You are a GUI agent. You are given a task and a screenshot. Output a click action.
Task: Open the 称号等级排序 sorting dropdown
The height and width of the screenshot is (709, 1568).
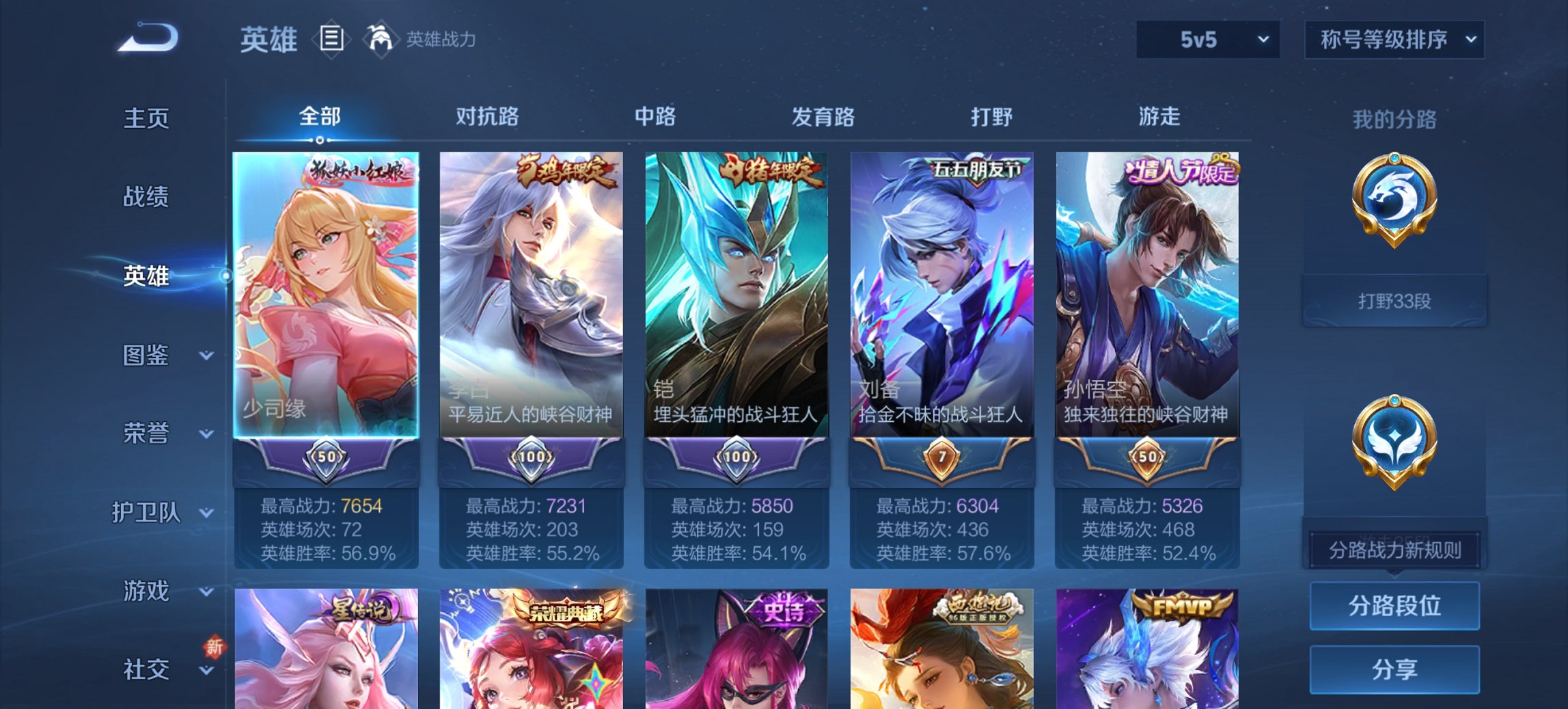click(x=1394, y=39)
